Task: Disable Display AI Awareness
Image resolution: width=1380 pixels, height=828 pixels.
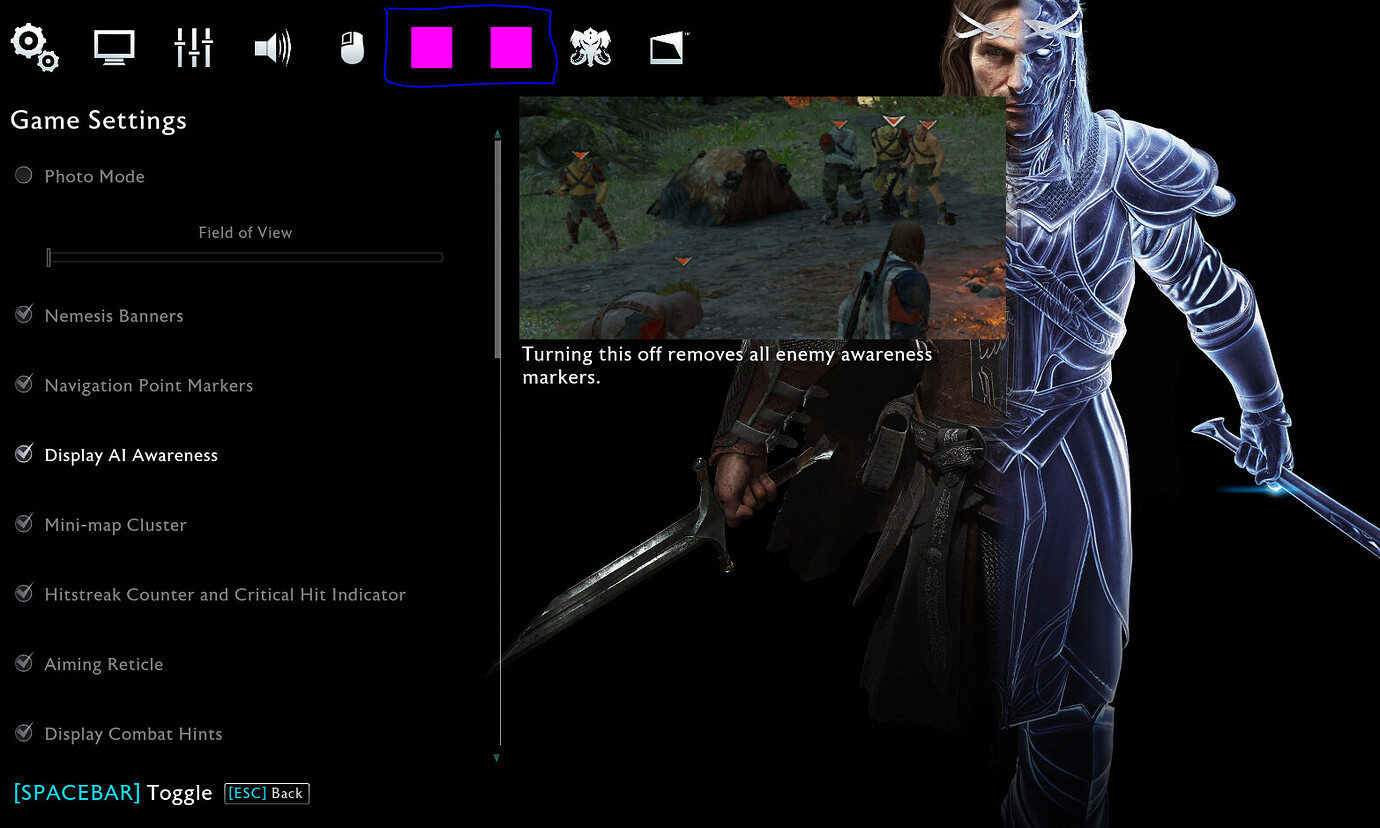Action: point(23,453)
